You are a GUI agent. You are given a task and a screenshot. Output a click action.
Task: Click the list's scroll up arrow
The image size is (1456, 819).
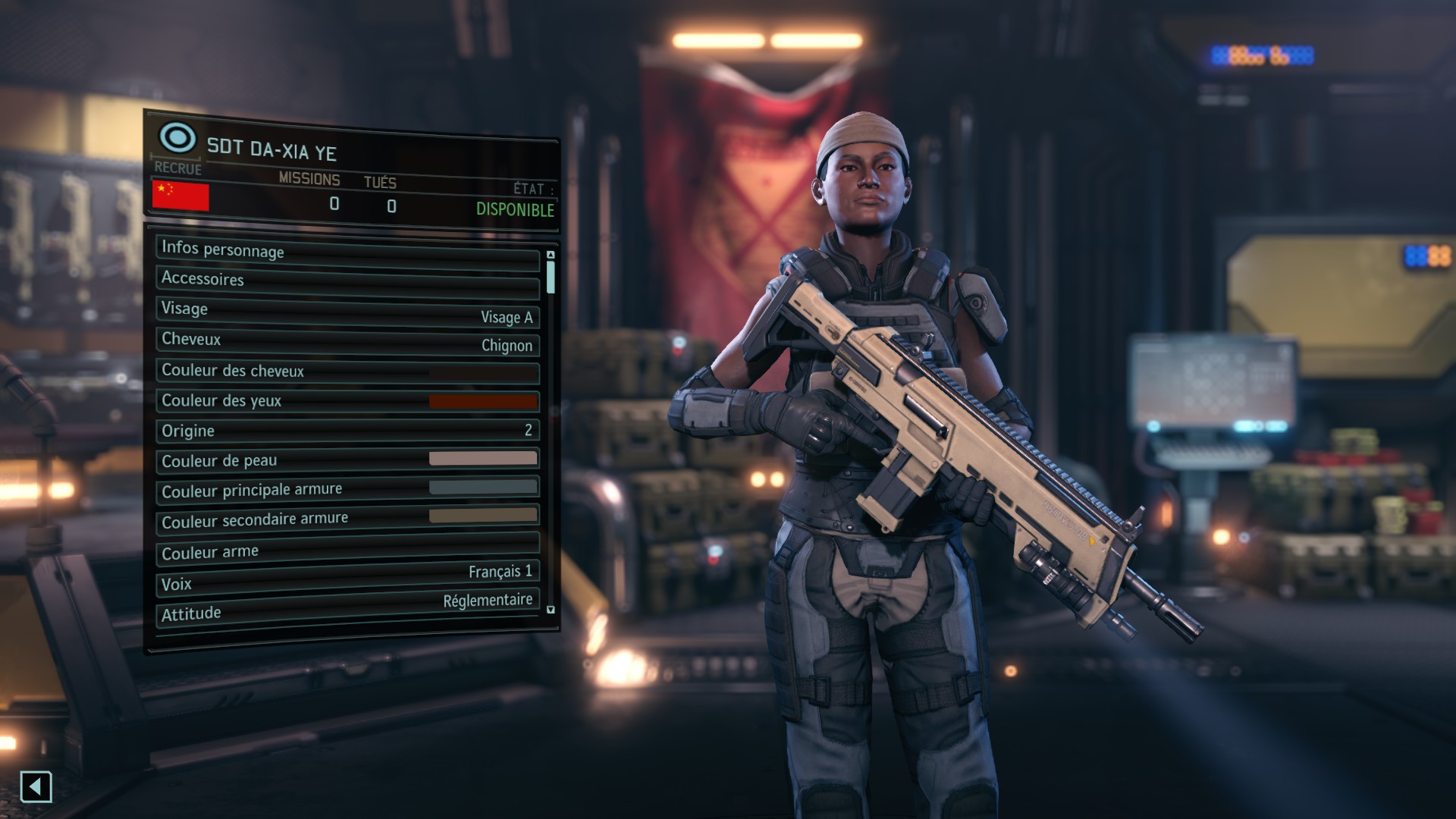coord(551,255)
